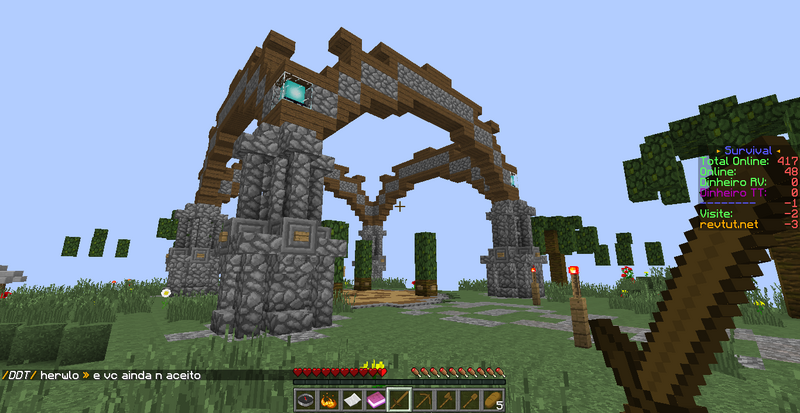Select the paper item slot

click(352, 400)
